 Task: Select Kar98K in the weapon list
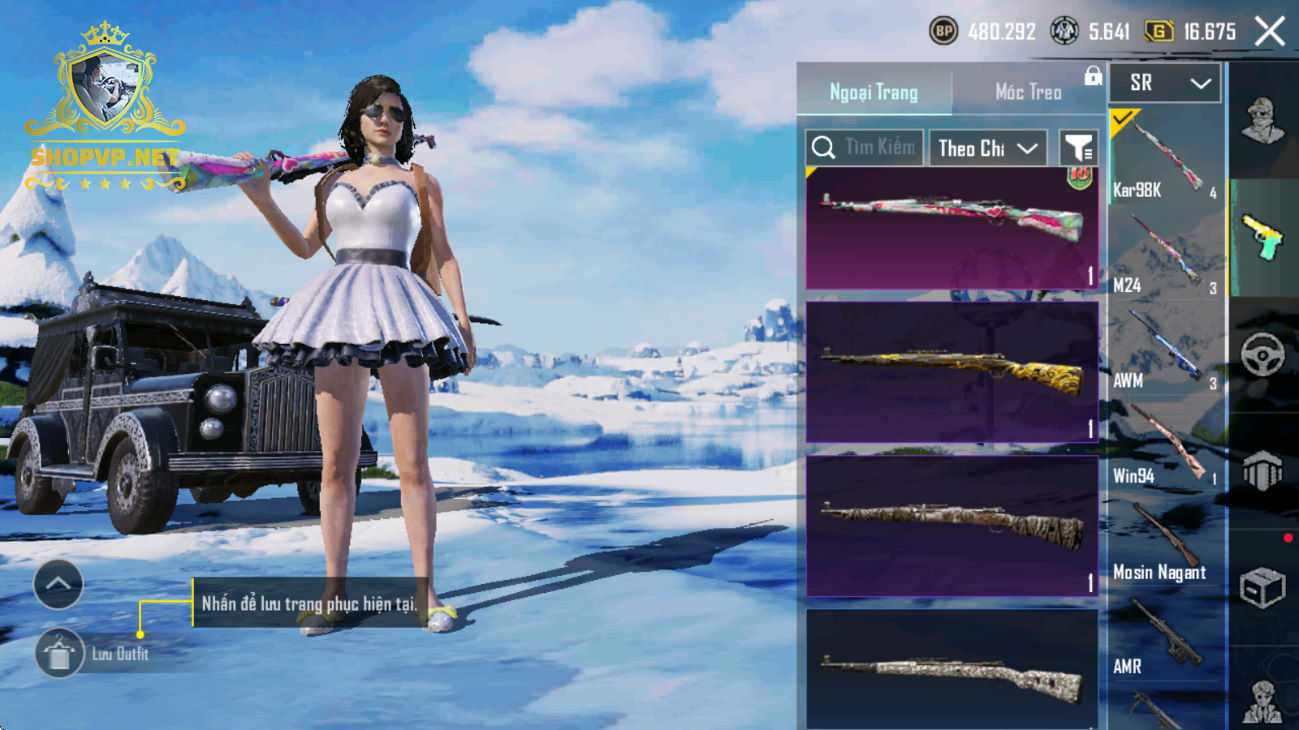coord(1167,158)
